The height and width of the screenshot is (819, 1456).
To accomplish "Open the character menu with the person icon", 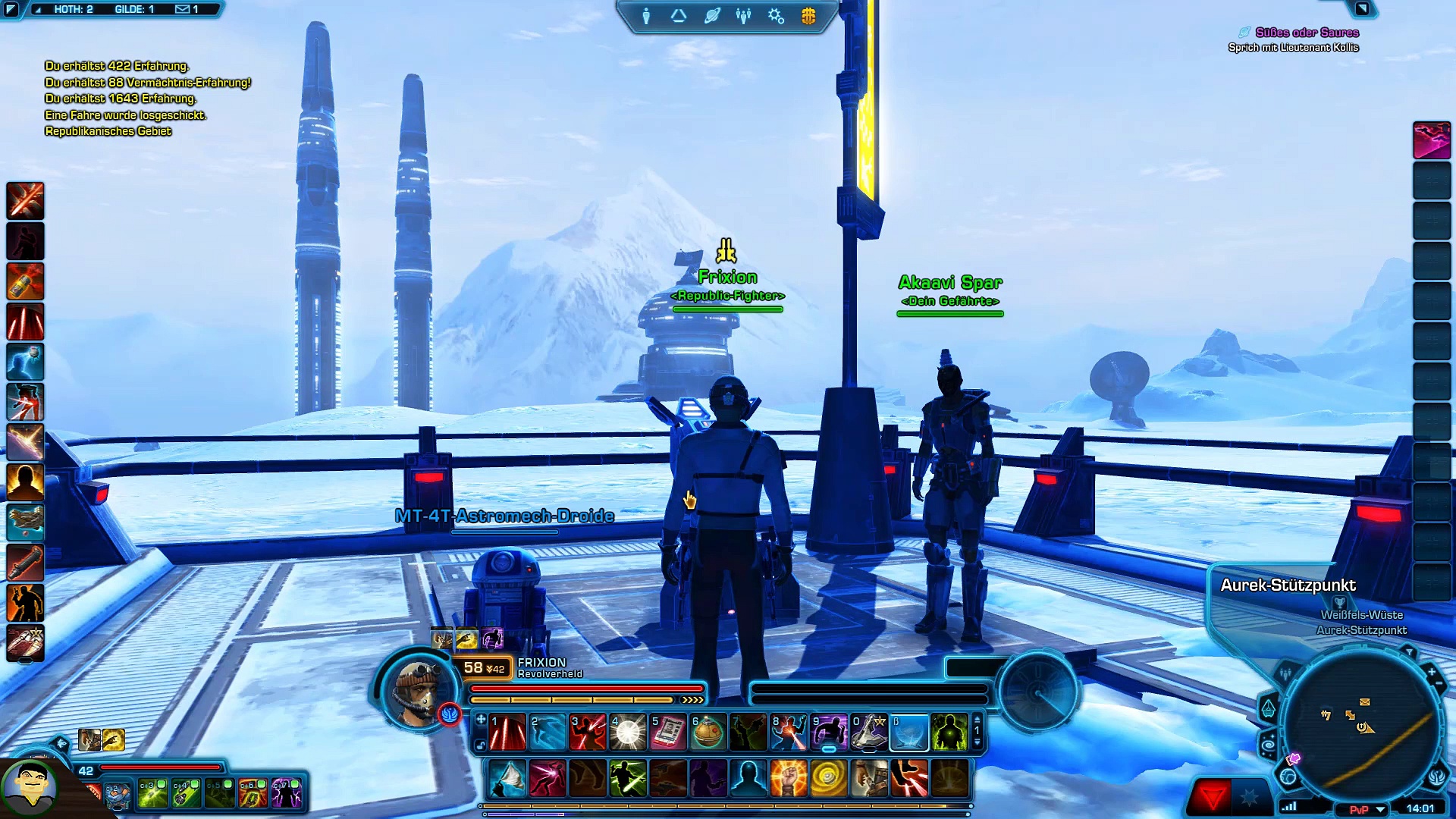I will [x=646, y=16].
